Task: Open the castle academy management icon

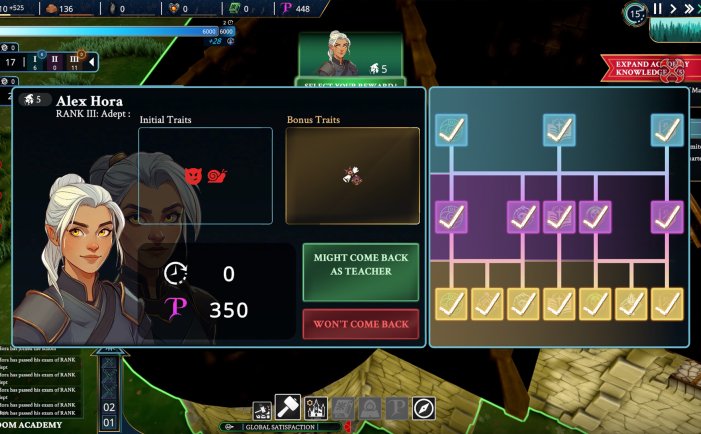Action: (x=315, y=408)
